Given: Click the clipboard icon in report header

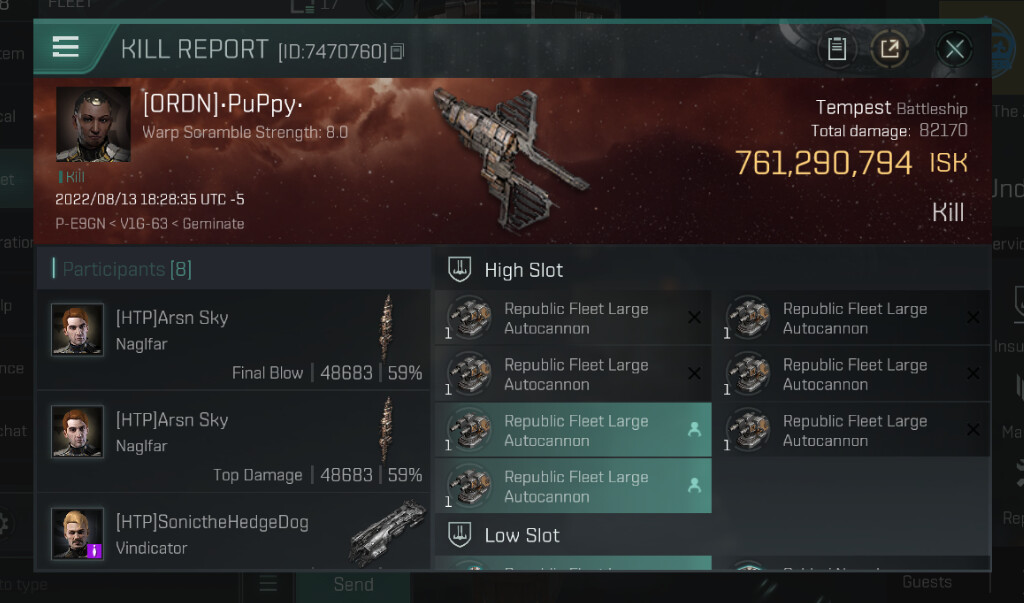Looking at the screenshot, I should coord(838,48).
